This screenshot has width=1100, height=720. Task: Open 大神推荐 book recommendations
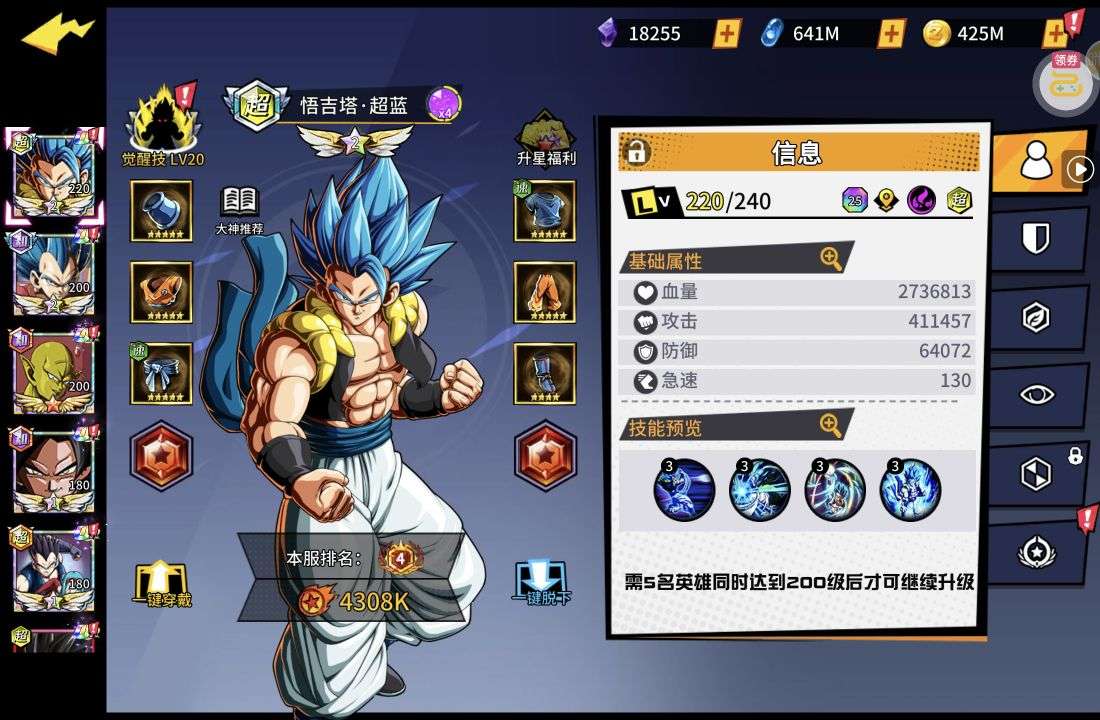coord(239,209)
